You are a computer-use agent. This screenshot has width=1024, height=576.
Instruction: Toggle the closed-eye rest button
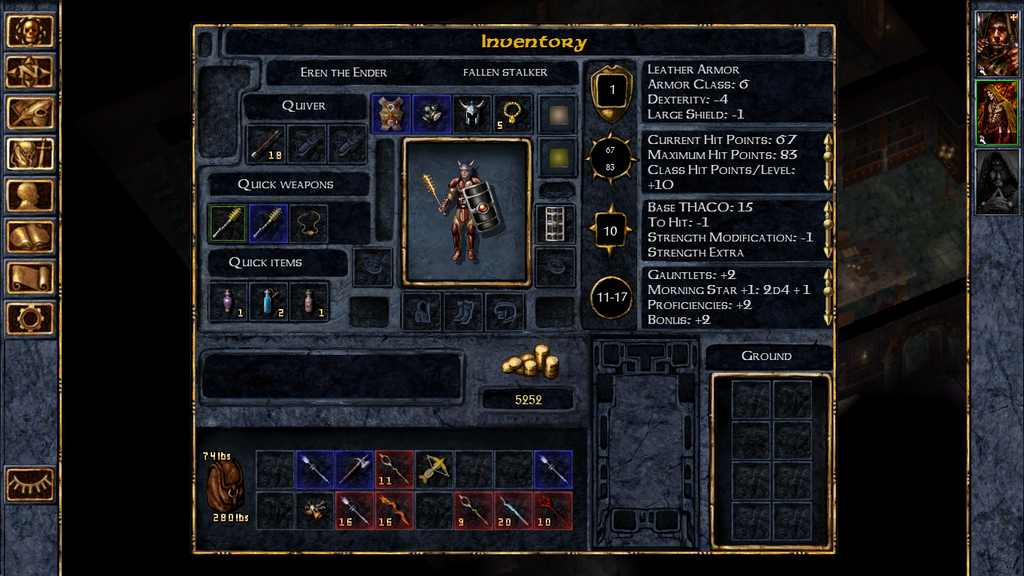[x=30, y=484]
